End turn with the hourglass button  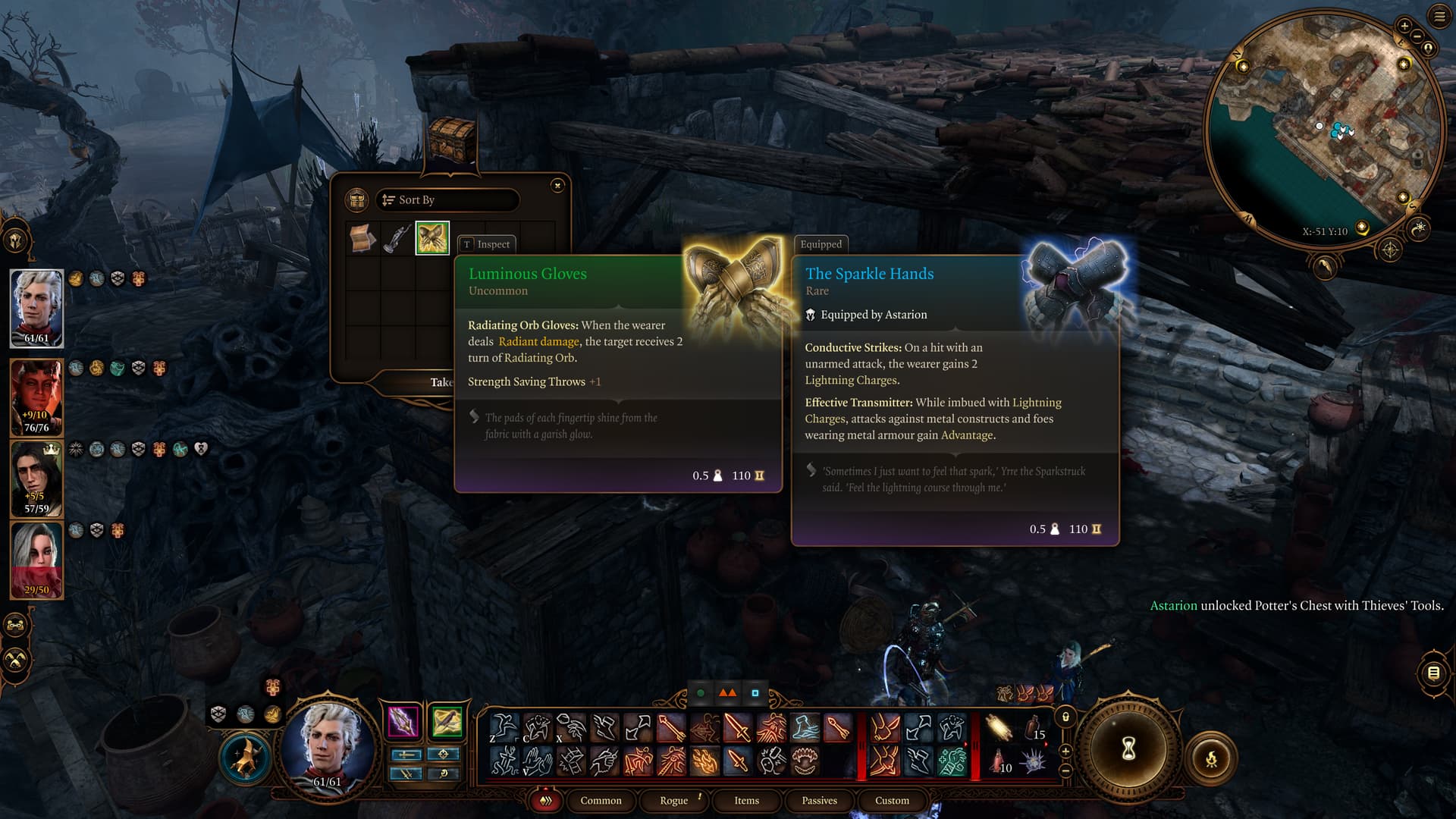(1128, 749)
